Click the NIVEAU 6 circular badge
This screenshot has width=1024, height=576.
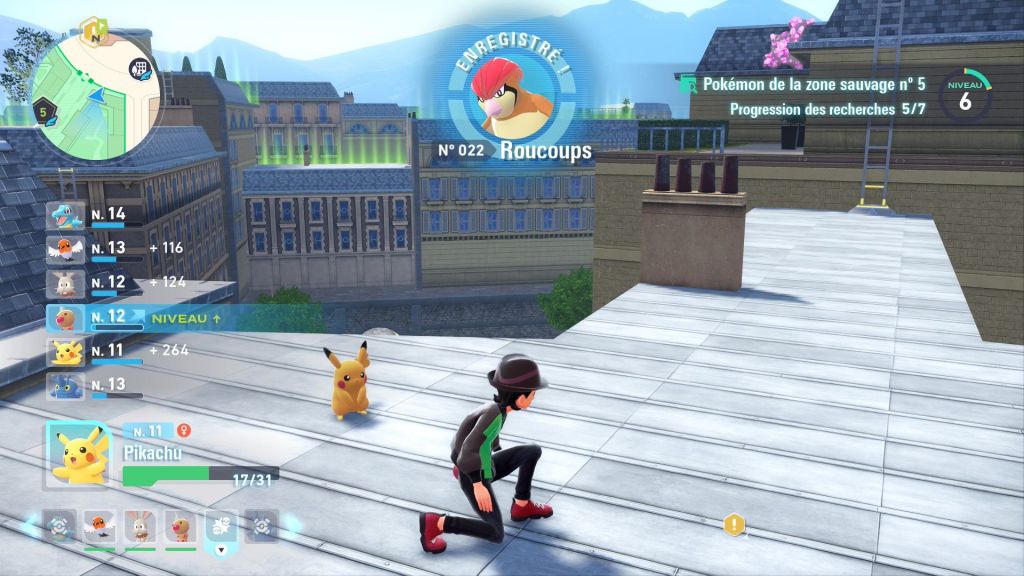tap(965, 95)
